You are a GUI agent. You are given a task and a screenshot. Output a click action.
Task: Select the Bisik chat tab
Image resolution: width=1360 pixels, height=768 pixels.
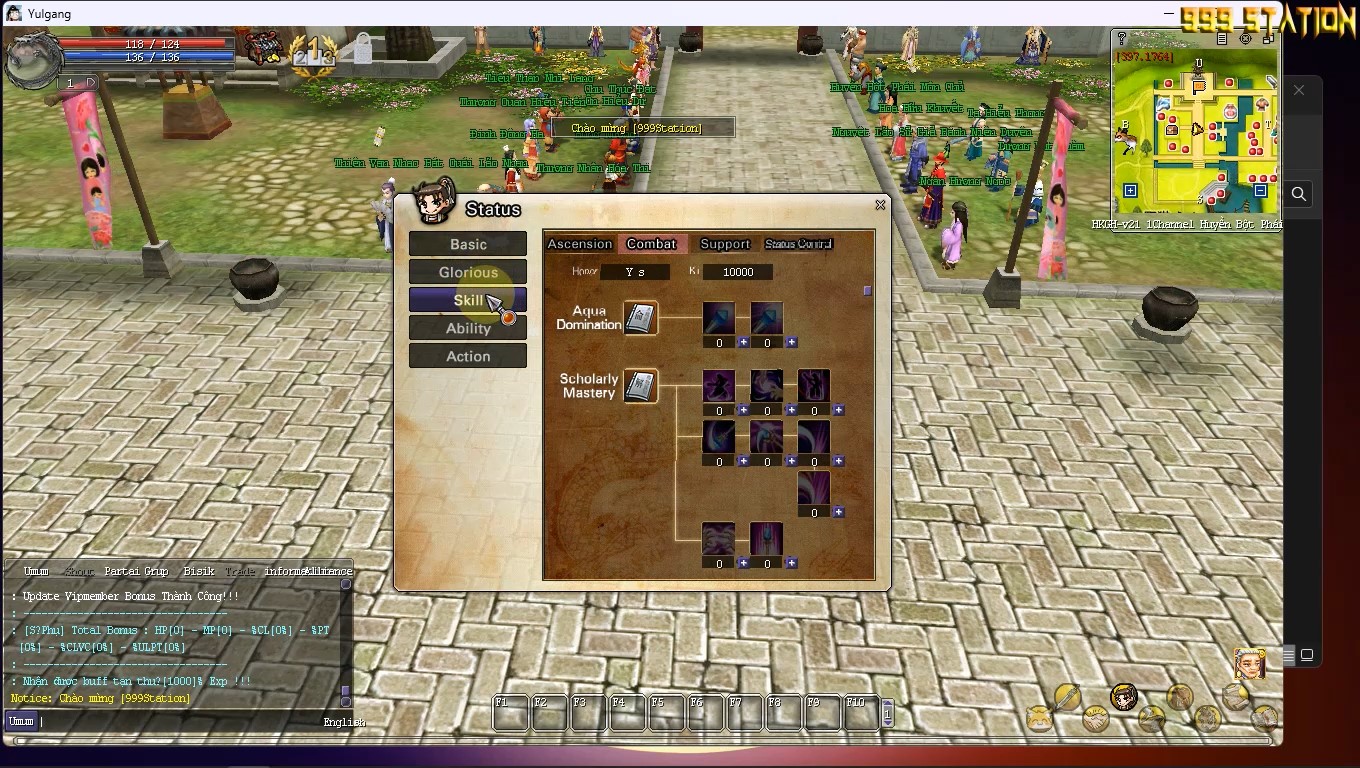198,571
